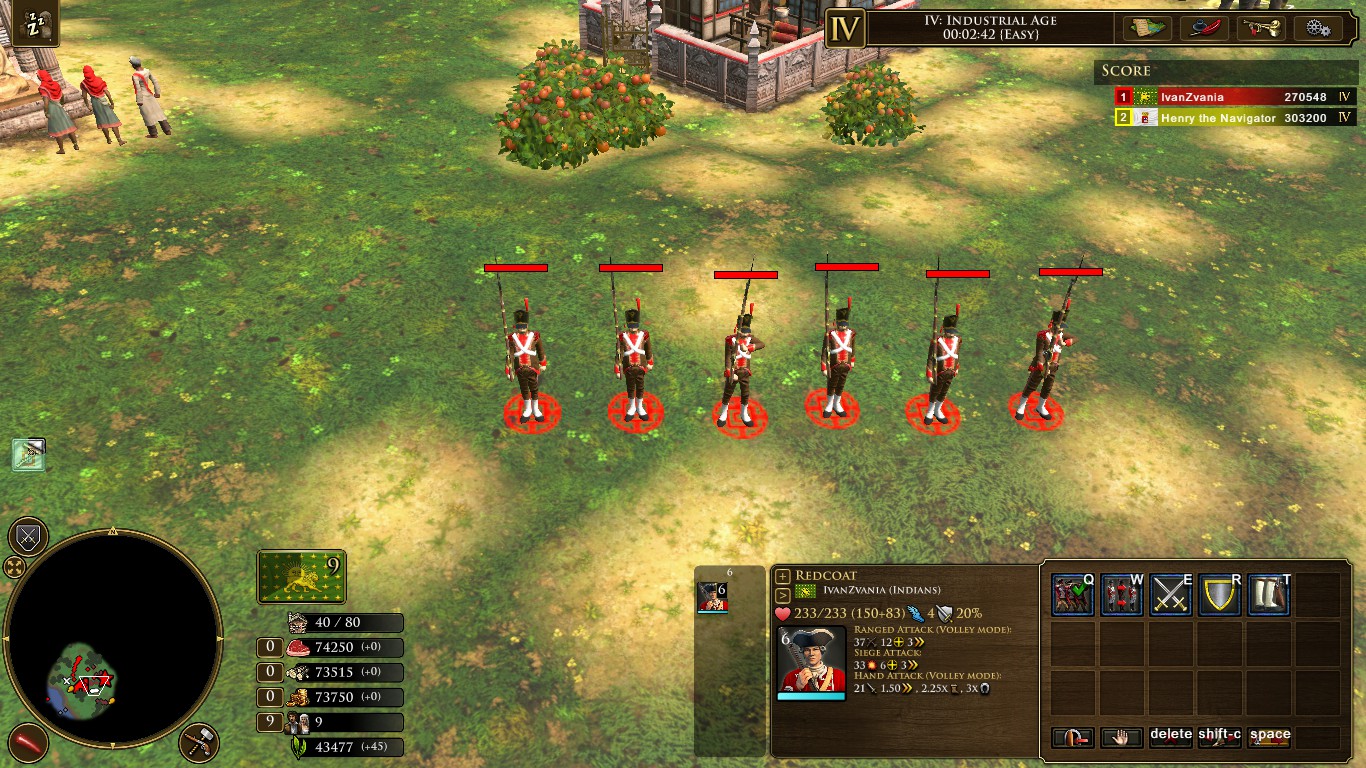
Task: Activate the crossed swords melee mode
Action: pos(1170,595)
